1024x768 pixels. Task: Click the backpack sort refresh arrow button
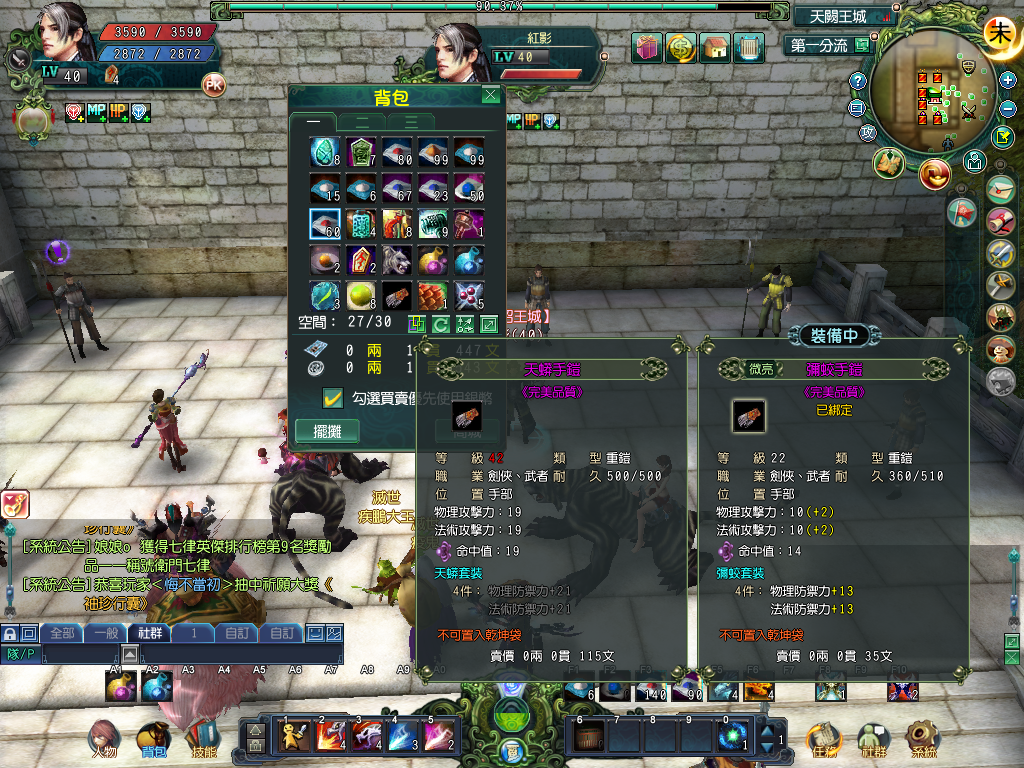pyautogui.click(x=441, y=324)
